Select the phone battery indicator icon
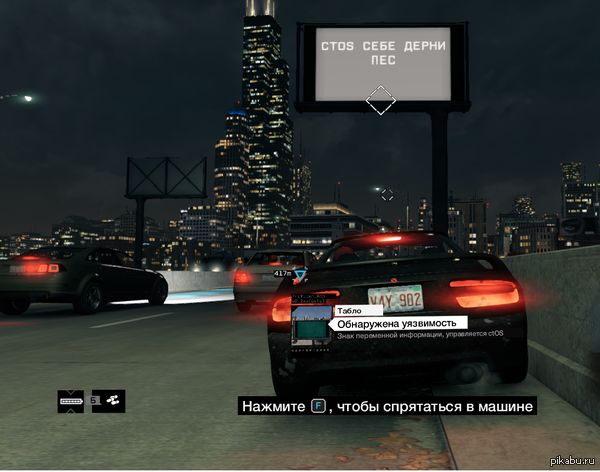Image resolution: width=600 pixels, height=472 pixels. point(72,401)
